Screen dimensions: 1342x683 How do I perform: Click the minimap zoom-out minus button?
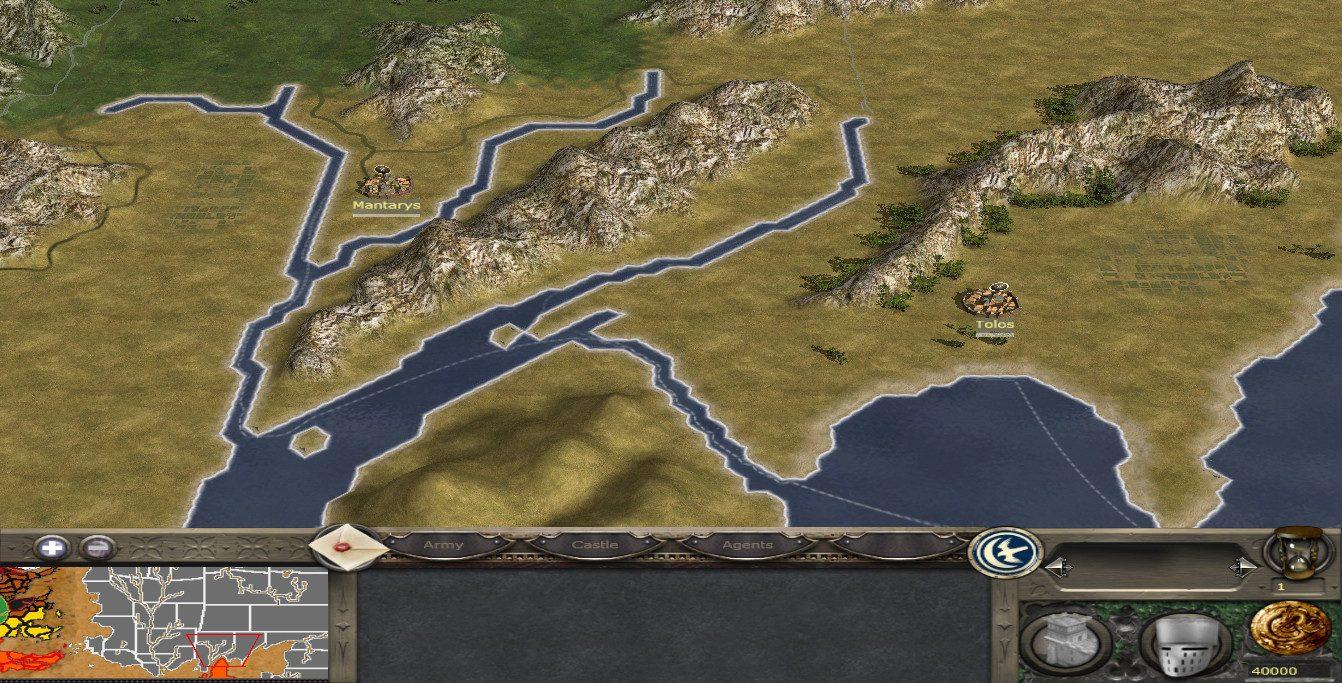[x=97, y=547]
